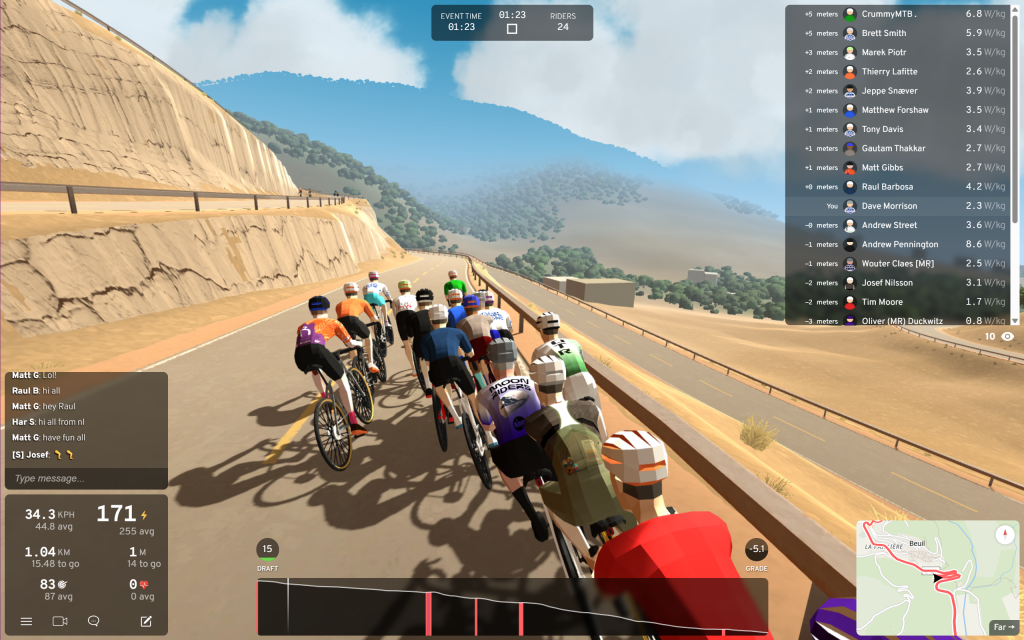Focus the Type message chat input
1024x640 pixels.
[85, 478]
